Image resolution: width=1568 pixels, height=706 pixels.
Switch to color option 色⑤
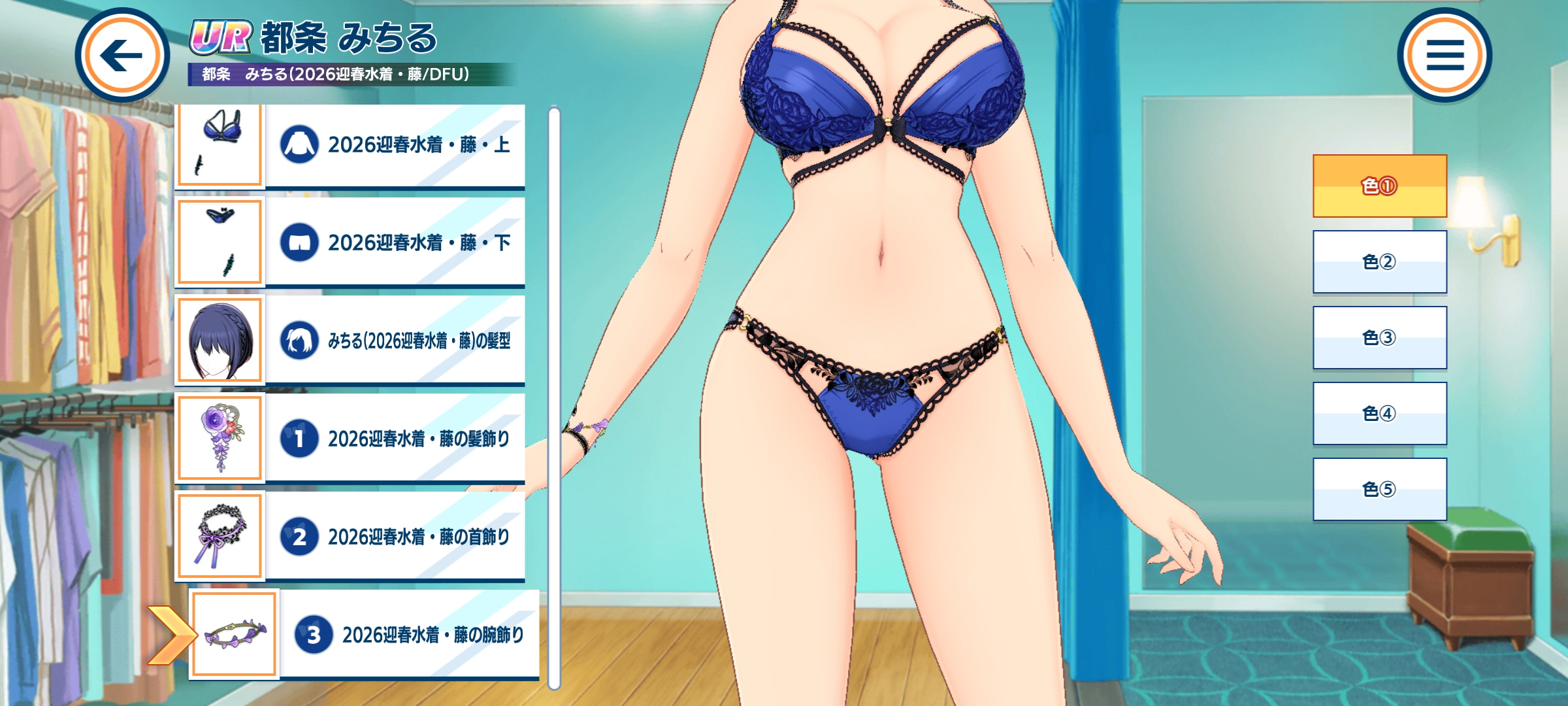point(1379,489)
